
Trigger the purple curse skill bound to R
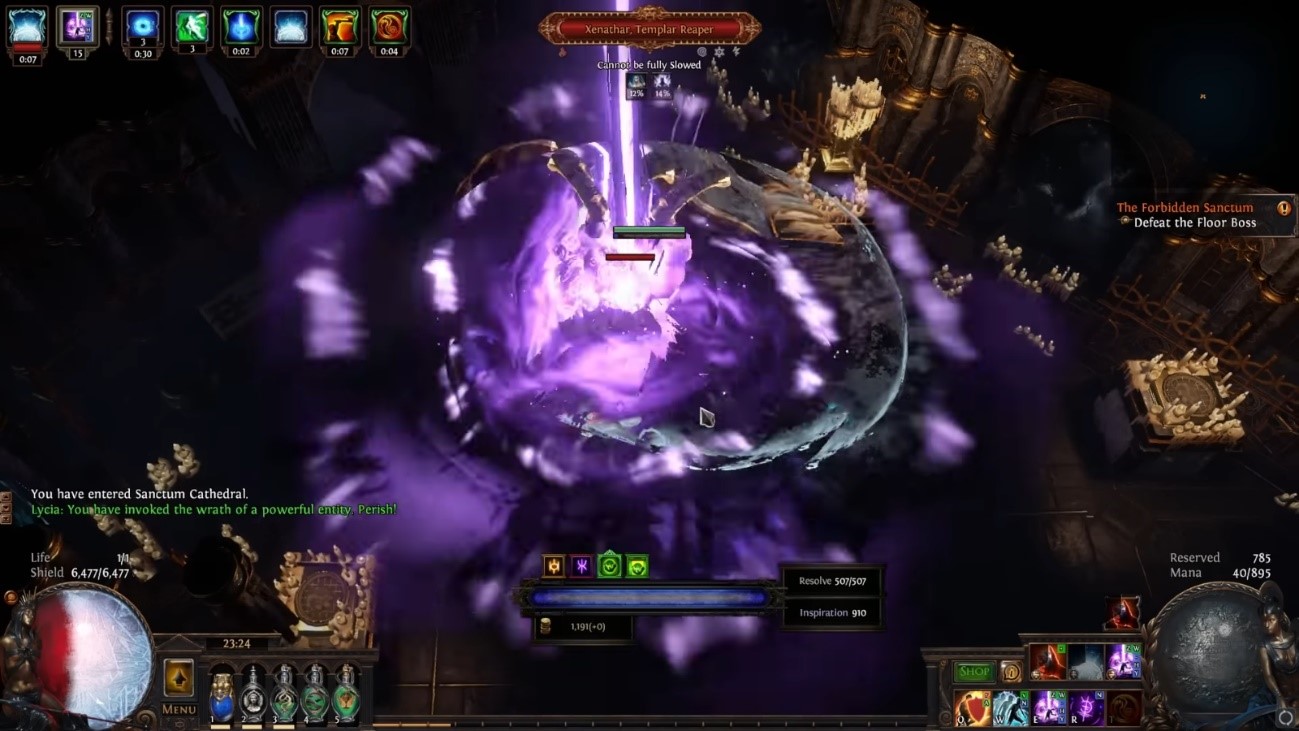(x=1086, y=707)
